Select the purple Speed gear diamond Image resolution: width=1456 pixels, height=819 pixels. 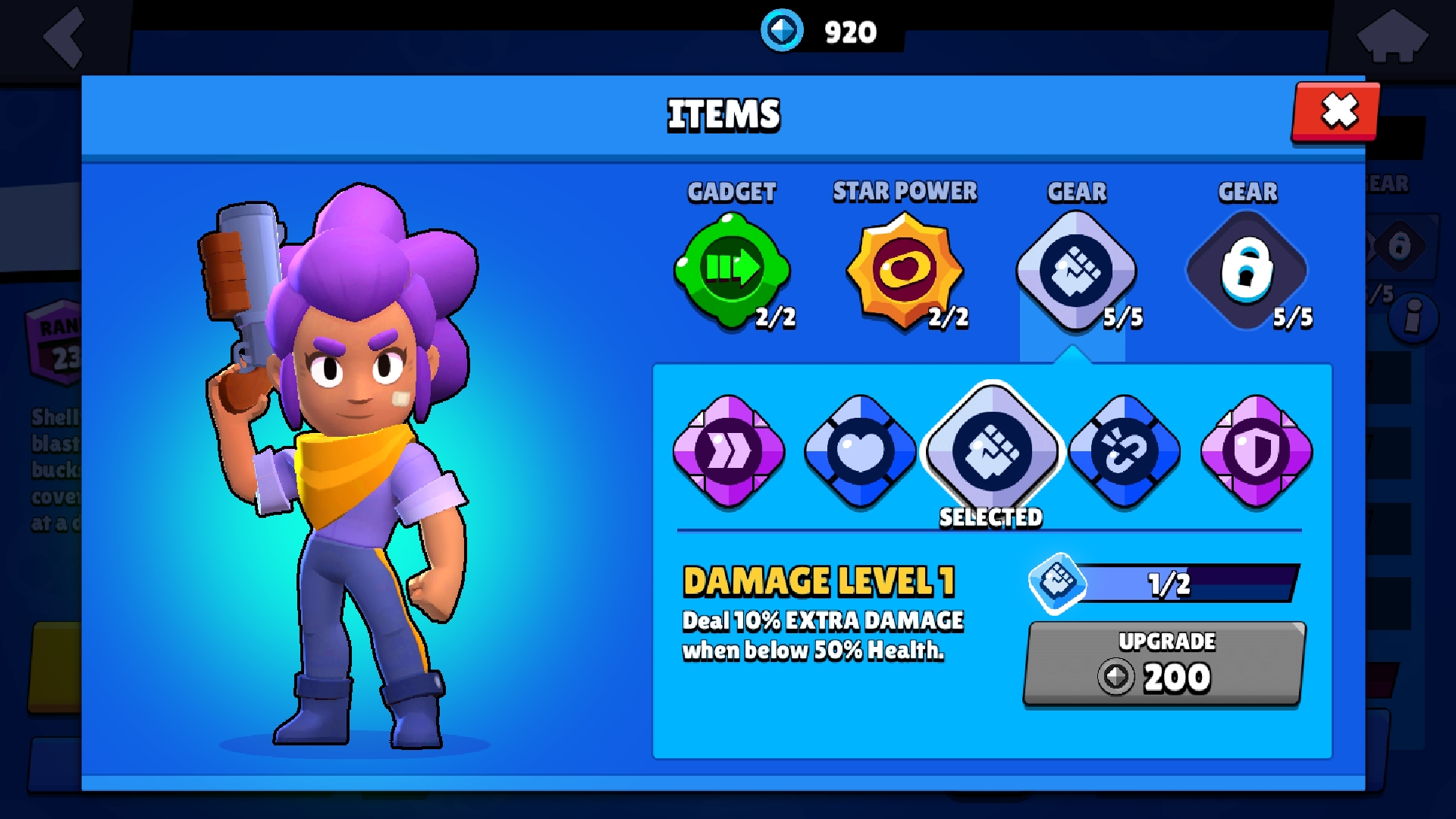(729, 453)
